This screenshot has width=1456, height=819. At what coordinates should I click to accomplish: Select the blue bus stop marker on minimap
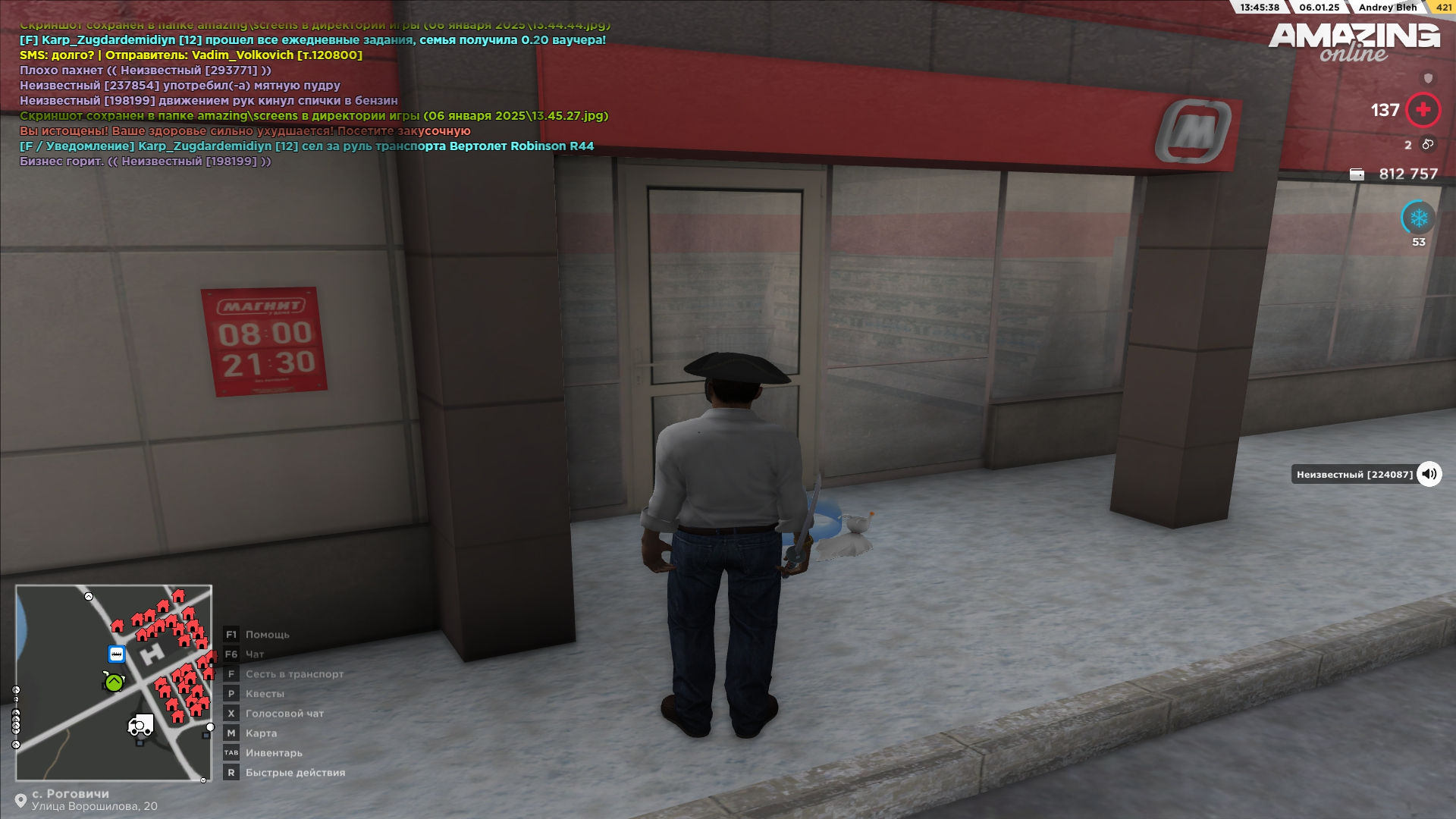(117, 654)
